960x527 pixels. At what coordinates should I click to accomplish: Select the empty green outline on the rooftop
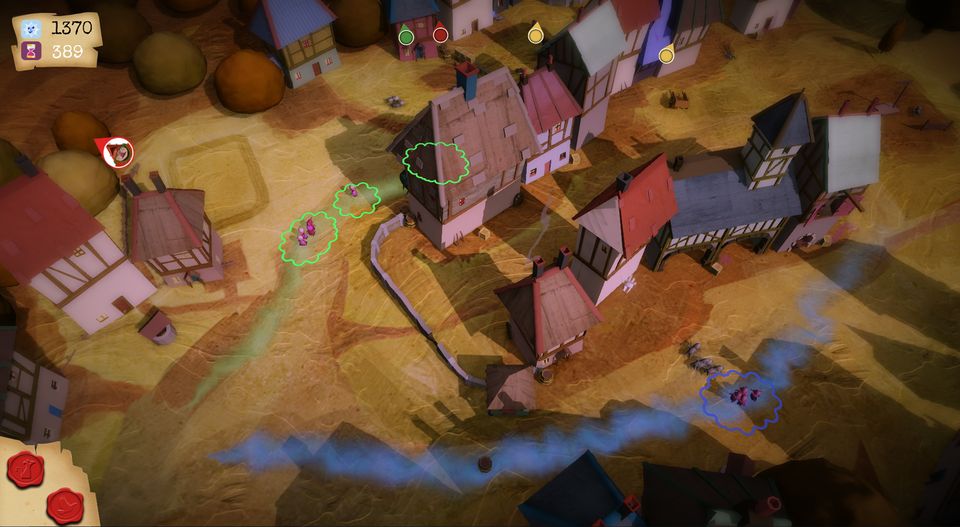click(x=435, y=162)
